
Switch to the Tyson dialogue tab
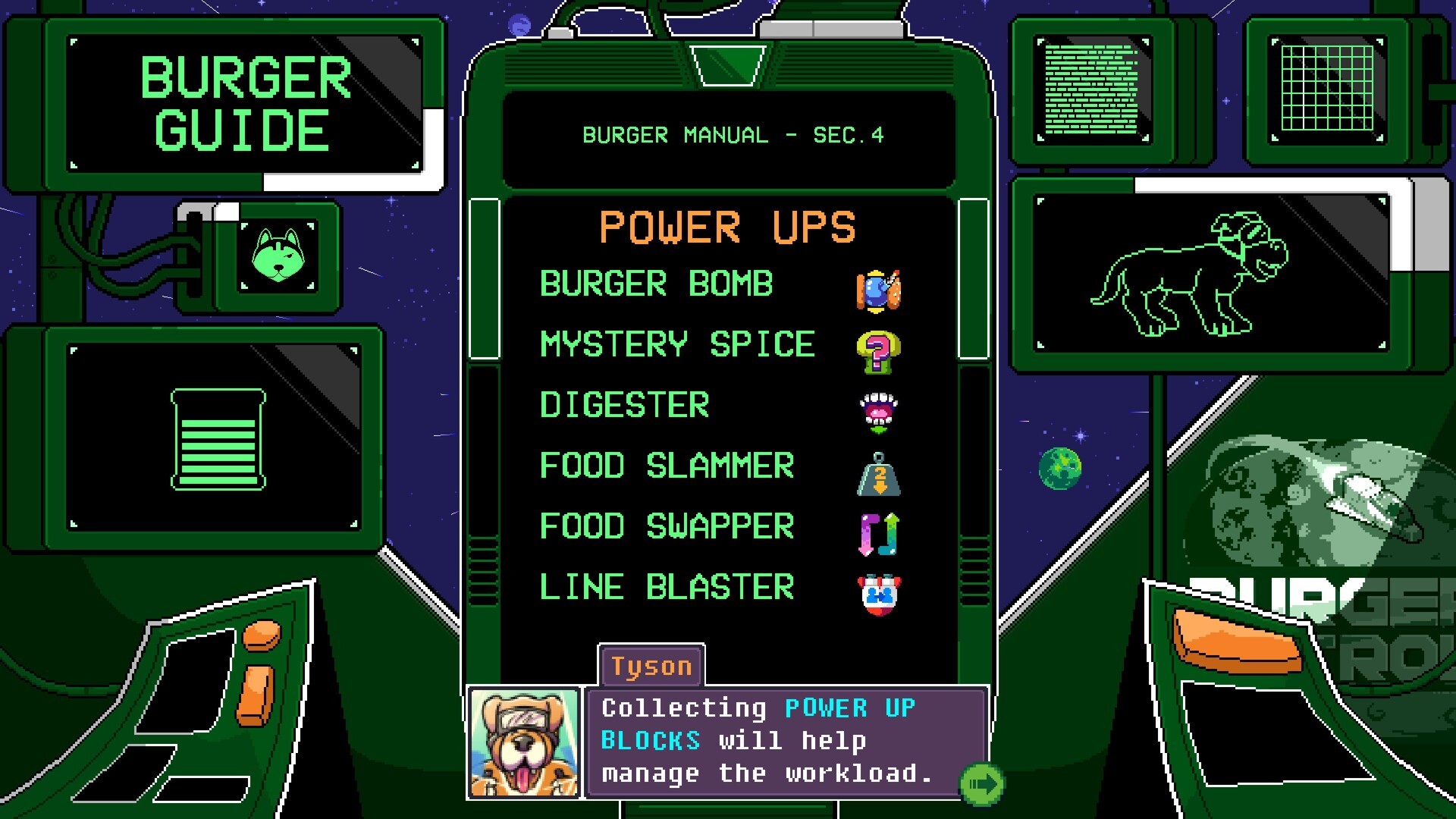point(651,666)
